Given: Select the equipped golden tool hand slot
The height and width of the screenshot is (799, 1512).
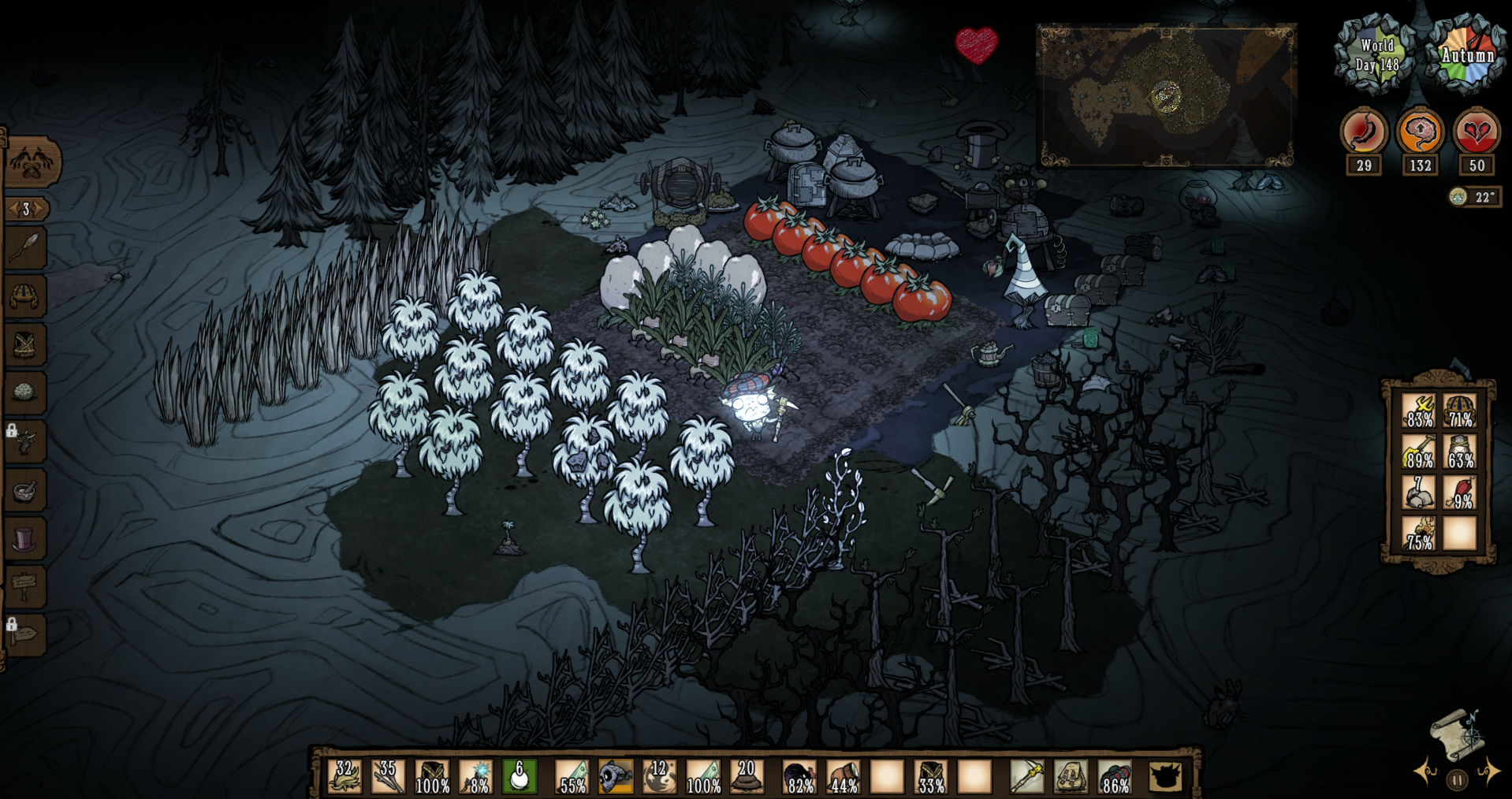Looking at the screenshot, I should (1026, 776).
